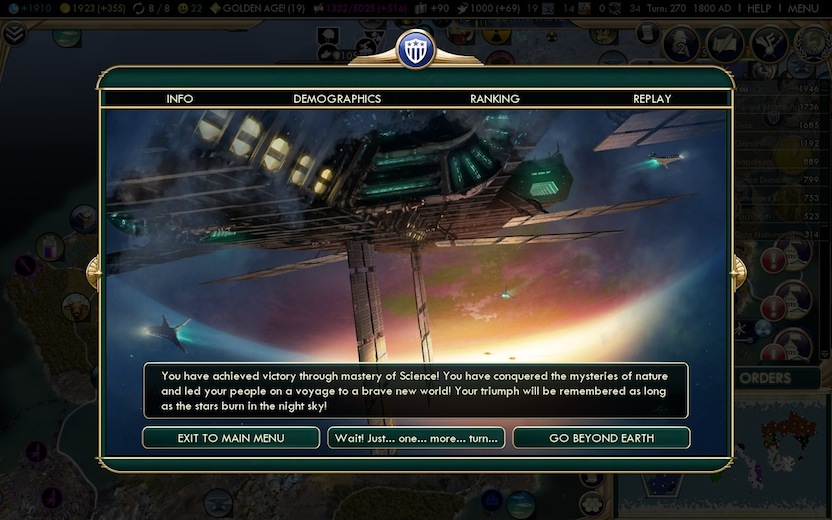Image resolution: width=832 pixels, height=520 pixels.
Task: Exit to Main Menu
Action: (x=231, y=438)
